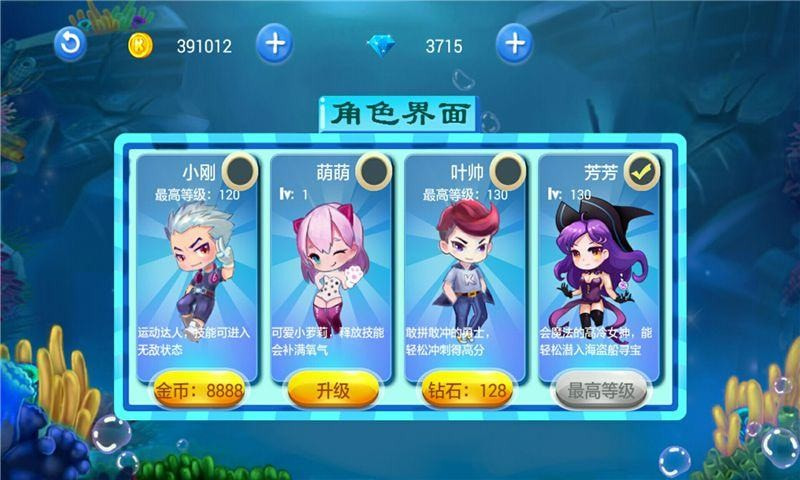The width and height of the screenshot is (800, 480).
Task: Buy 叶帅 for 128 diamonds
Action: click(x=465, y=391)
